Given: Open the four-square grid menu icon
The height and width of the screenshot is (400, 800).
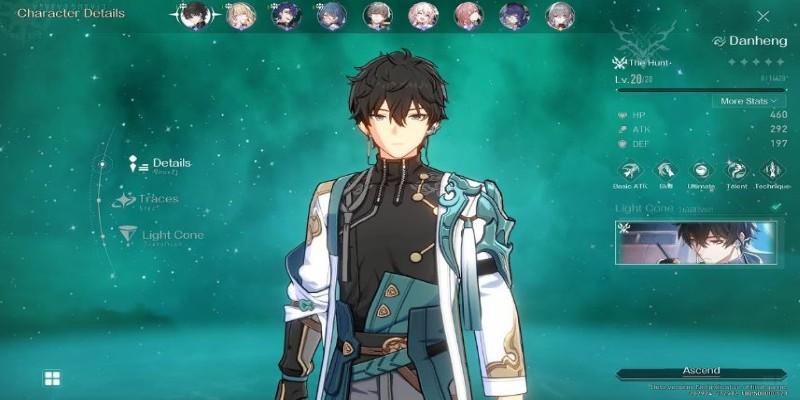Looking at the screenshot, I should 51,378.
